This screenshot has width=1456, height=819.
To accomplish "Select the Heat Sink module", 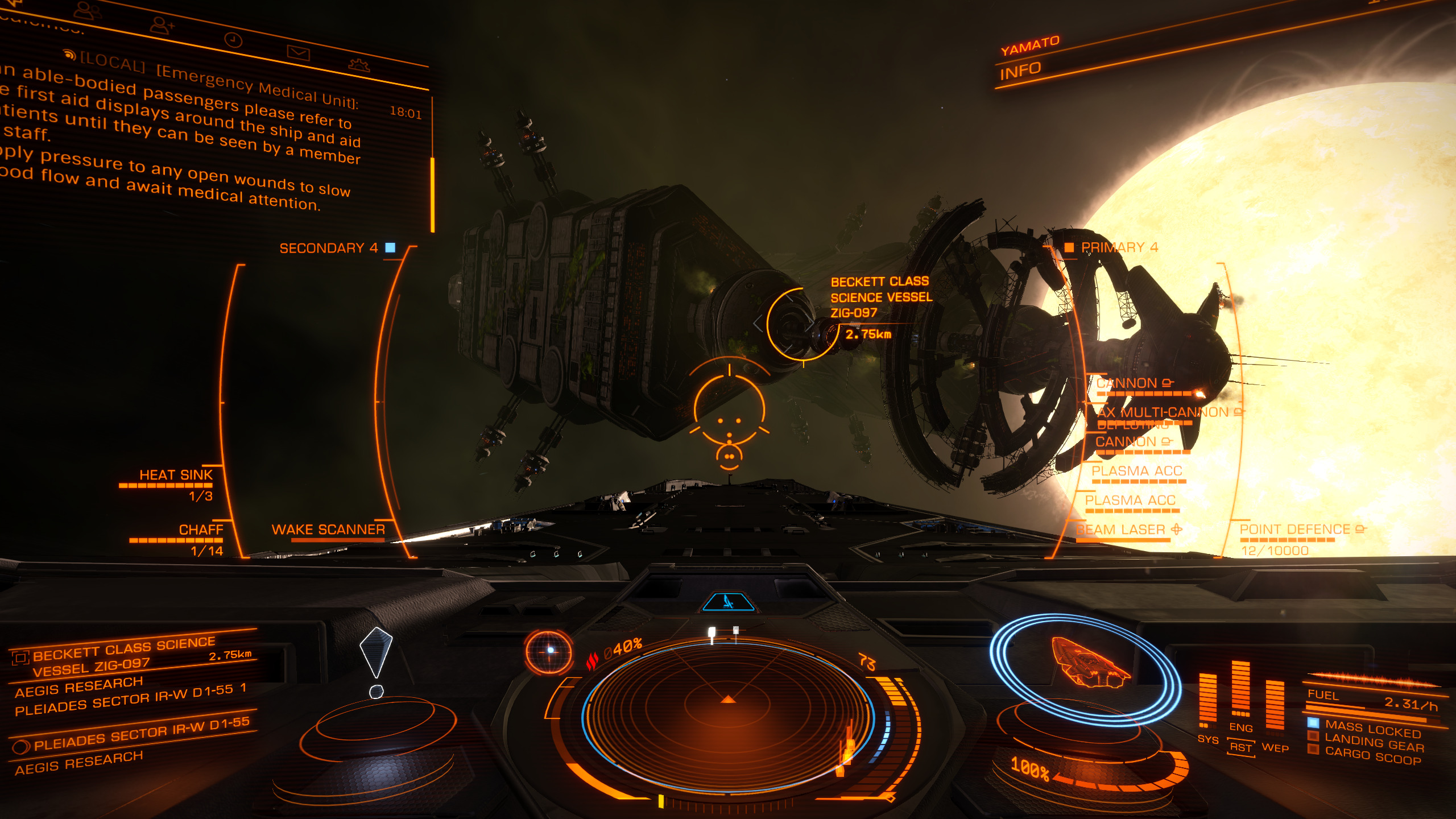I will [x=176, y=475].
